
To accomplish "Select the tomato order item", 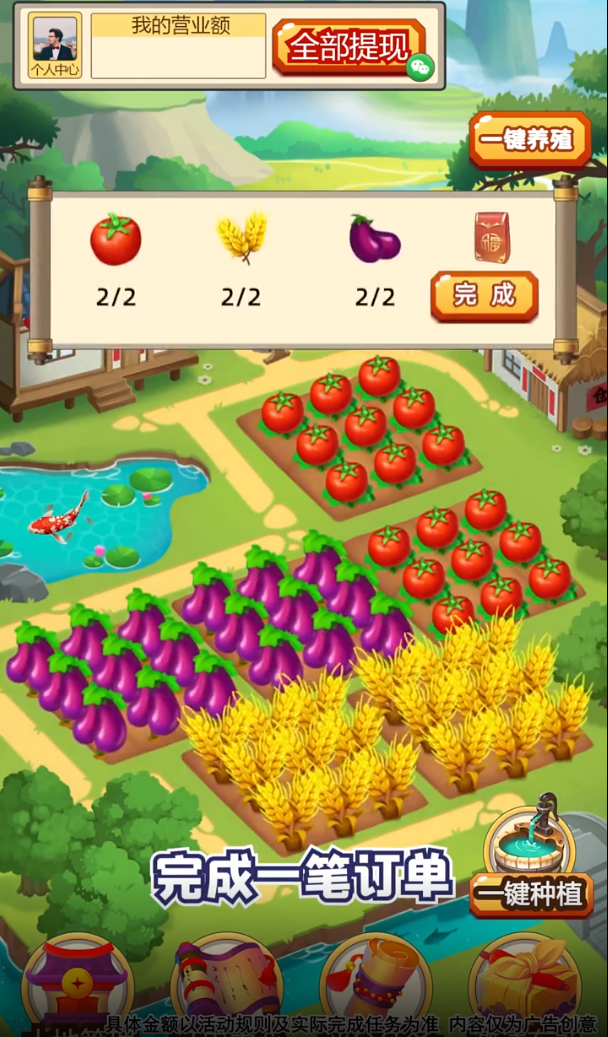I will (116, 240).
